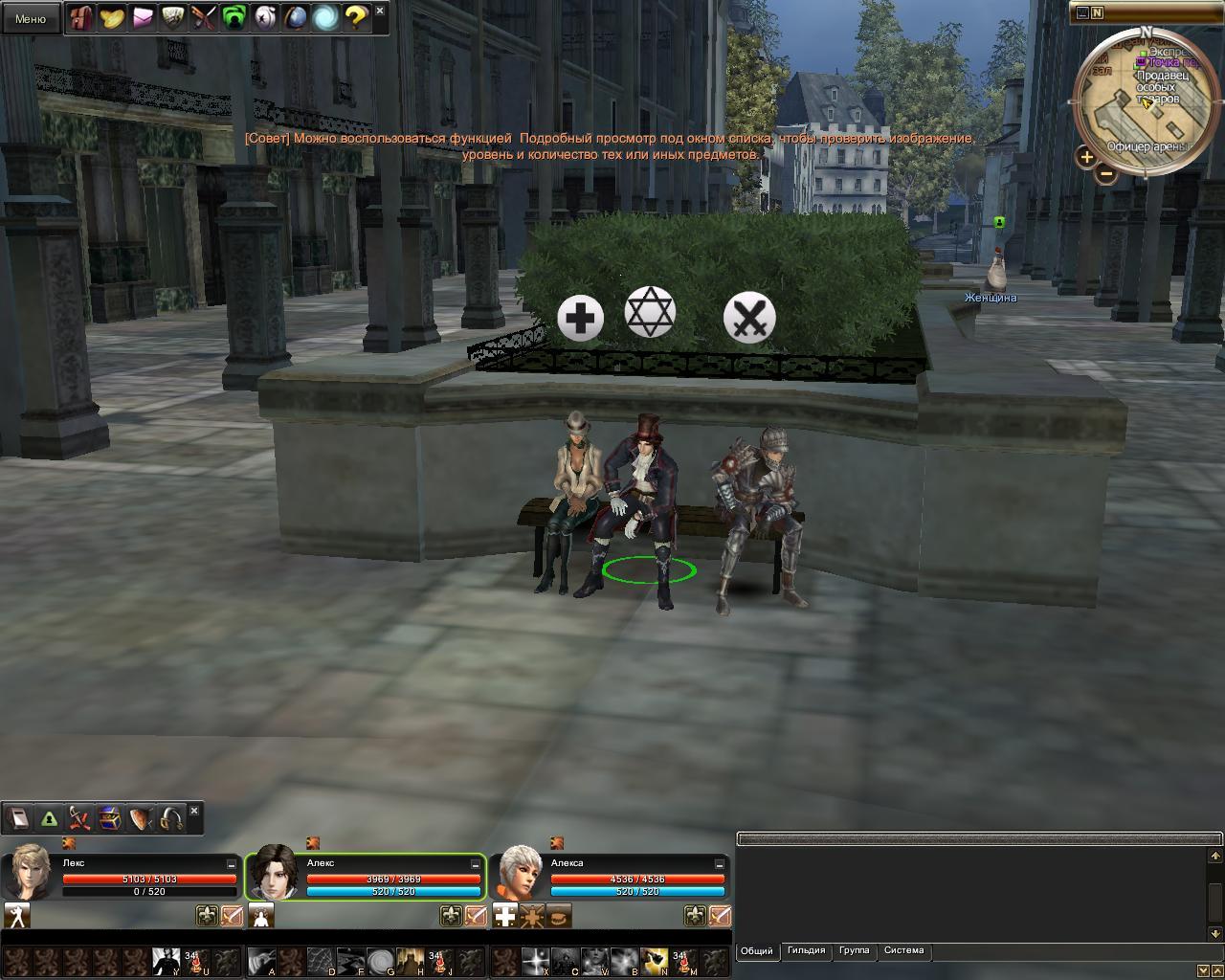The image size is (1225, 980).
Task: Close the lower-left toolbar with its X
Action: [194, 812]
